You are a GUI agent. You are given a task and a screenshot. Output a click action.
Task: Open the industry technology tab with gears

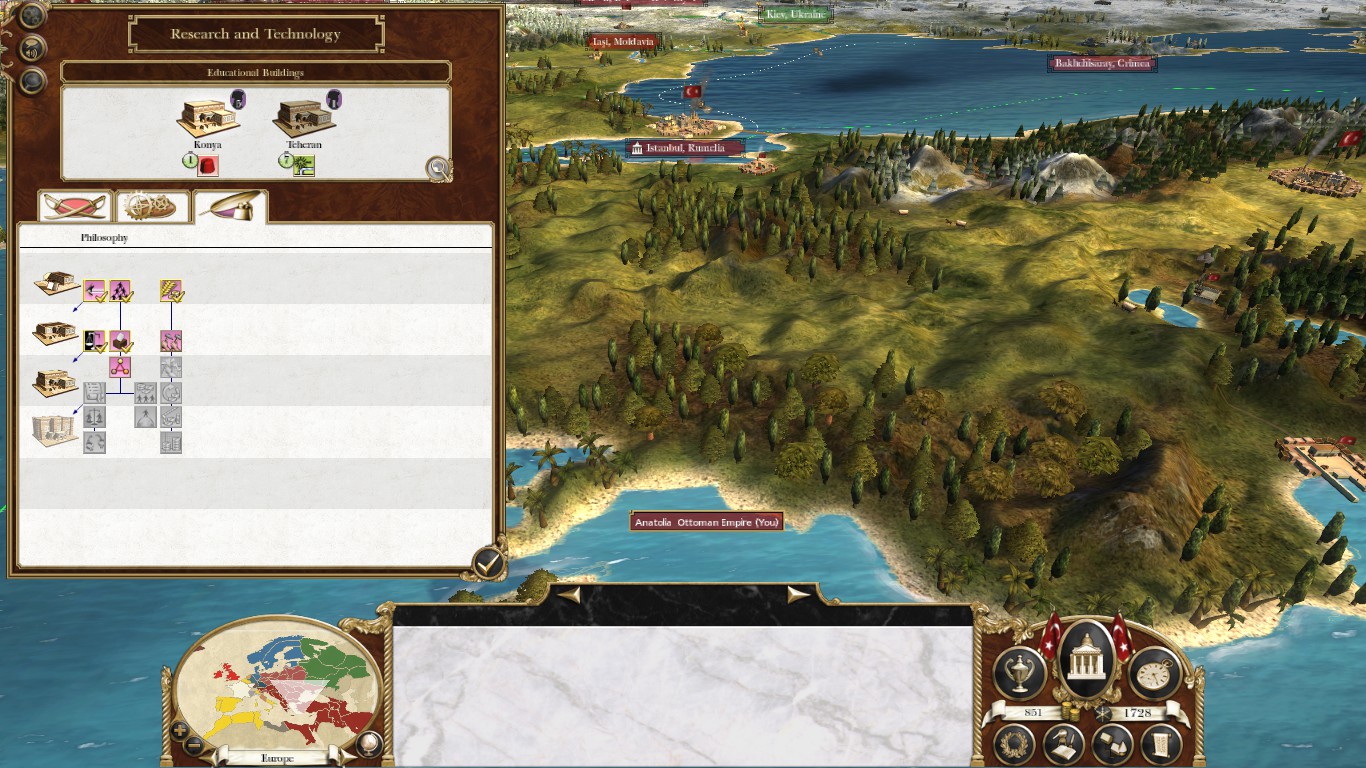point(153,206)
